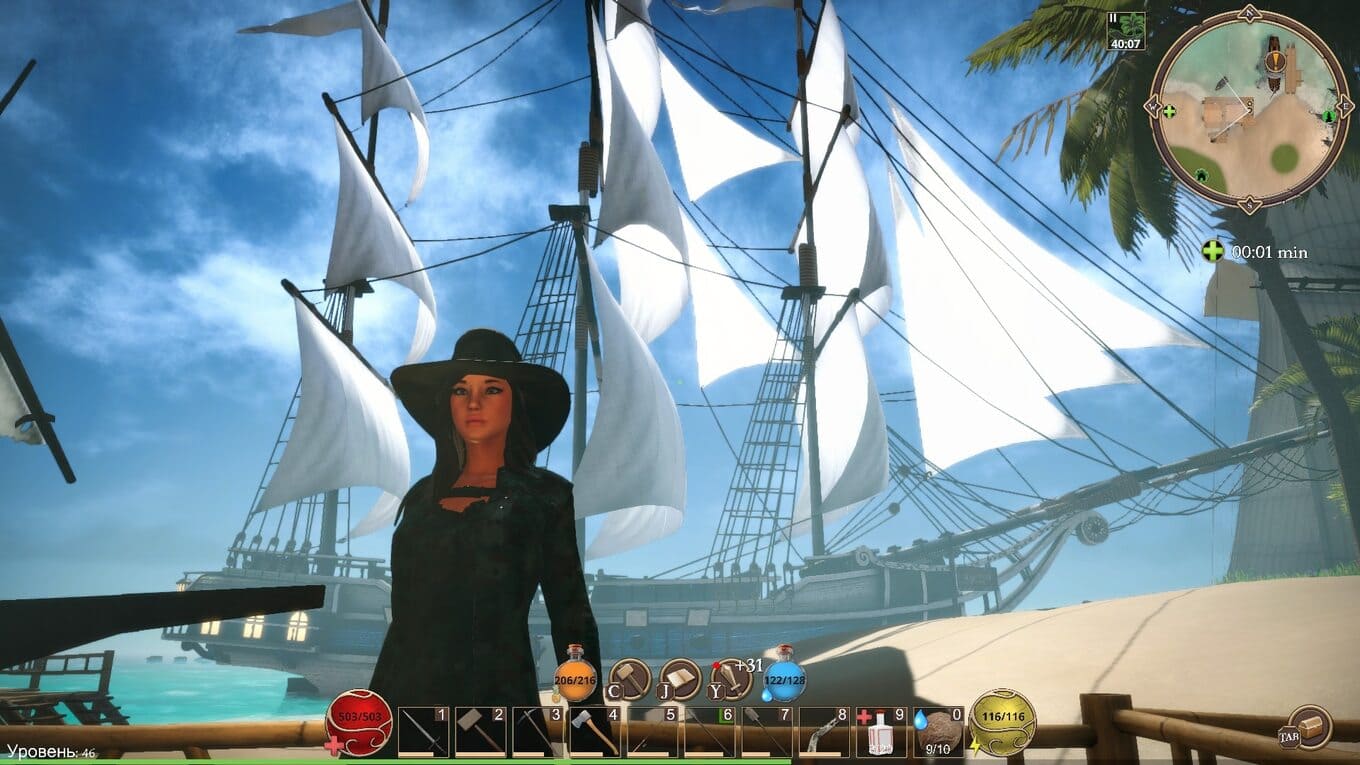
Task: Choose the axe in hotbar slot 4
Action: (595, 732)
